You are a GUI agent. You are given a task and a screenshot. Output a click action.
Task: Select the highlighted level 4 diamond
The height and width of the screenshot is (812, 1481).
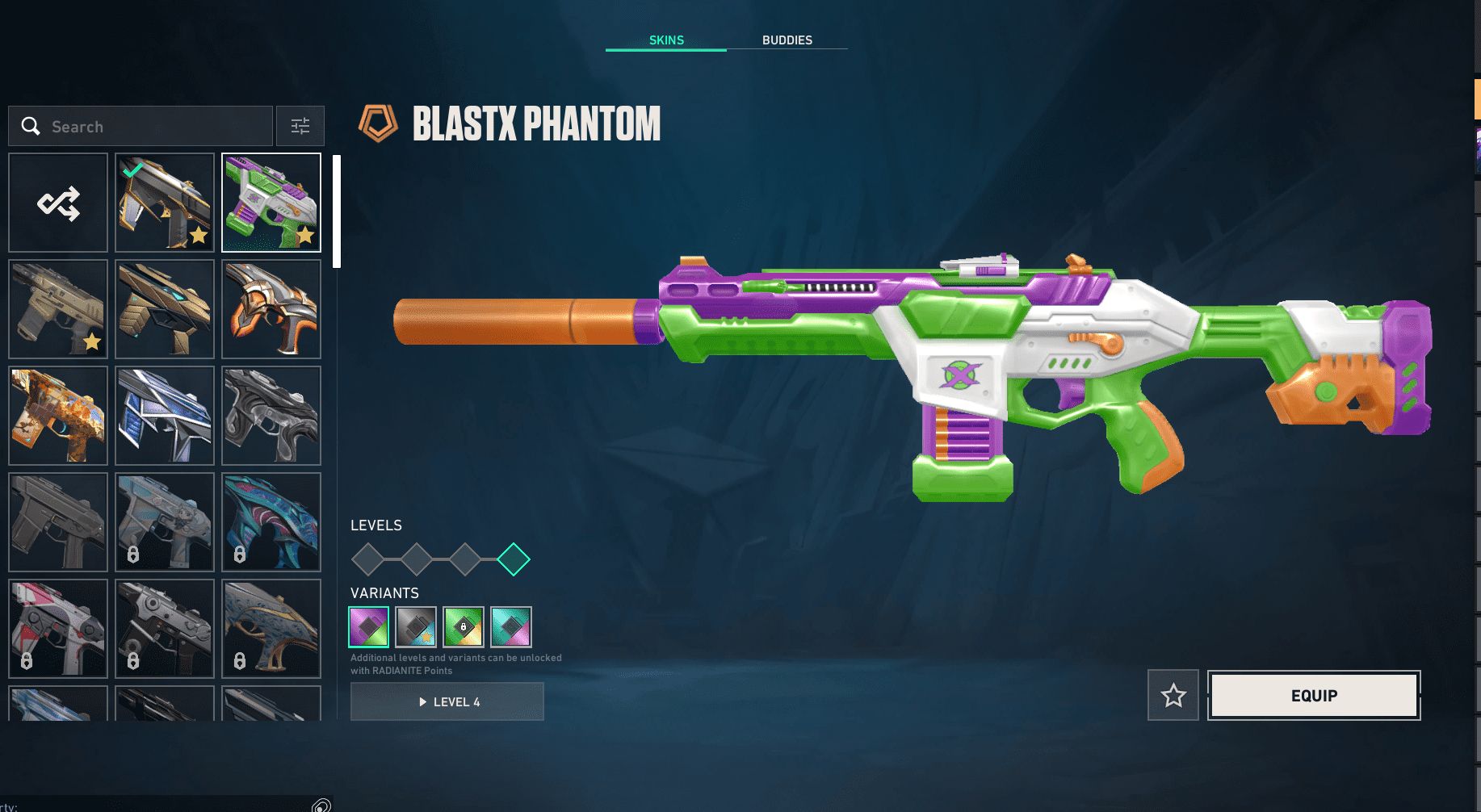(514, 559)
